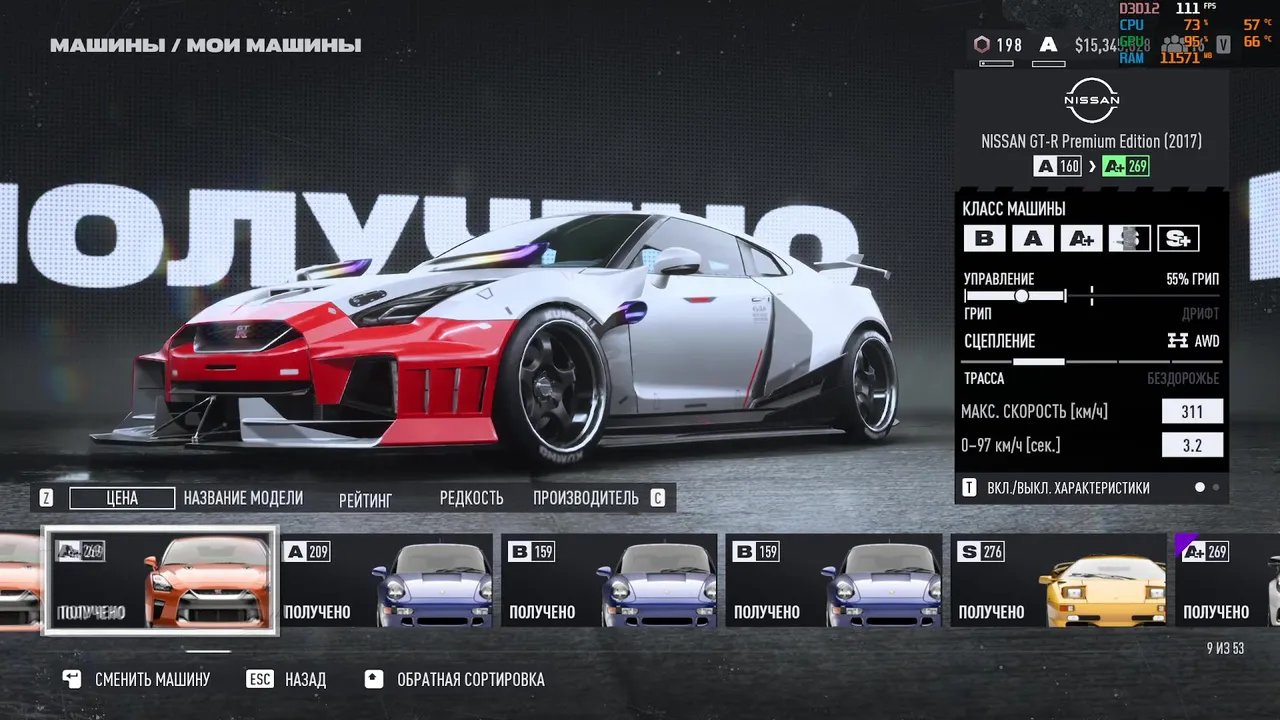Sort cars by ЦЕНА (price)
This screenshot has width=1280, height=720.
pyautogui.click(x=122, y=498)
